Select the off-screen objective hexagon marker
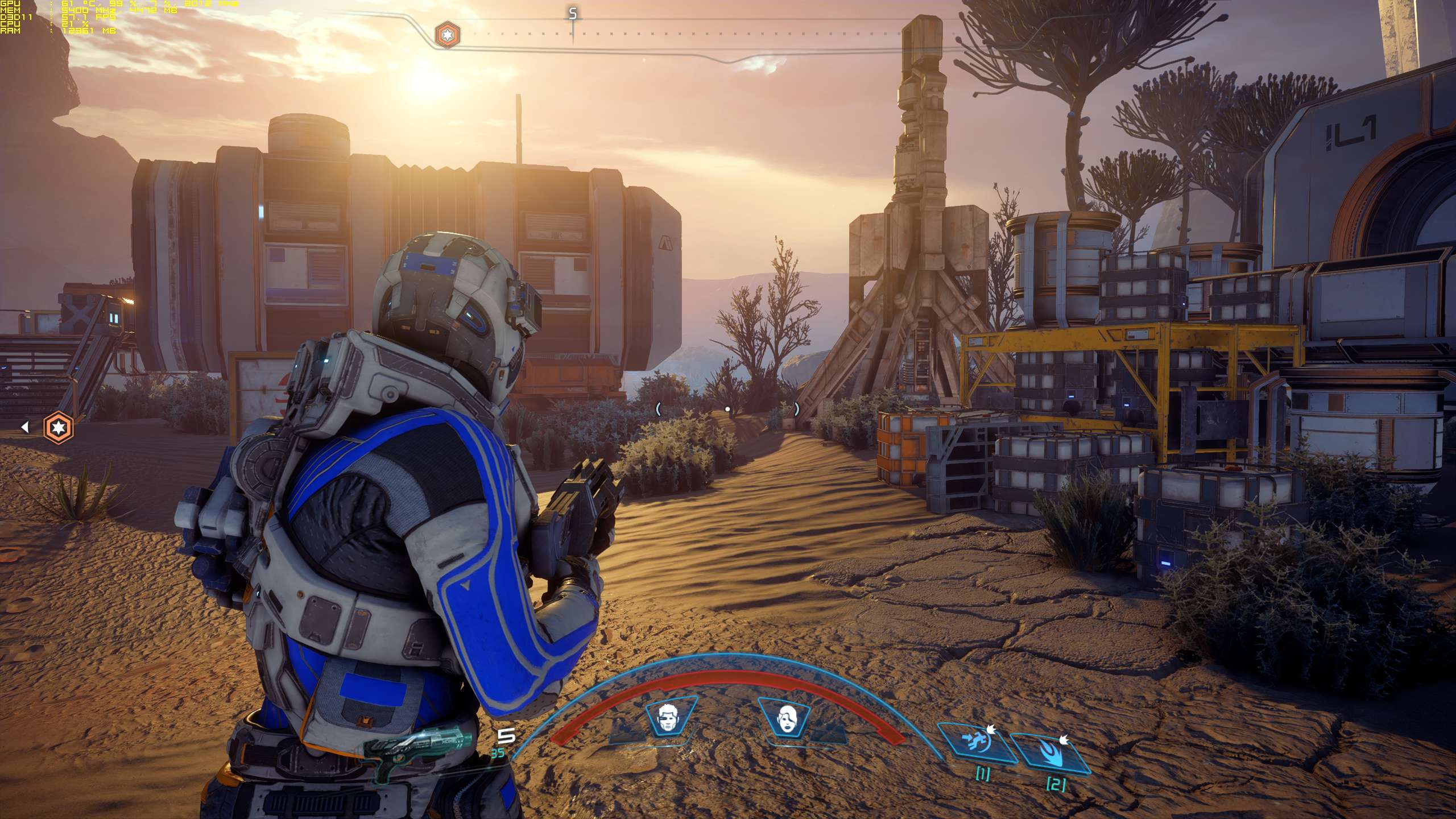Image resolution: width=1456 pixels, height=819 pixels. 59,427
